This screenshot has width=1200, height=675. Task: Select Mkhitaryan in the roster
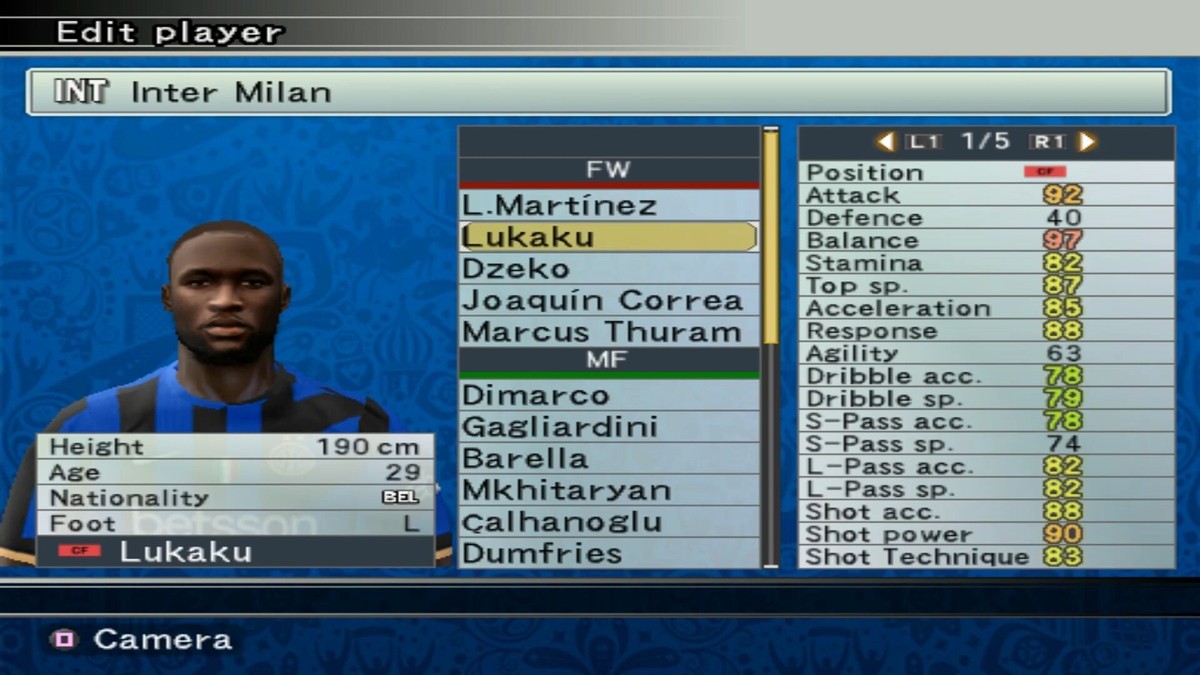click(x=608, y=490)
